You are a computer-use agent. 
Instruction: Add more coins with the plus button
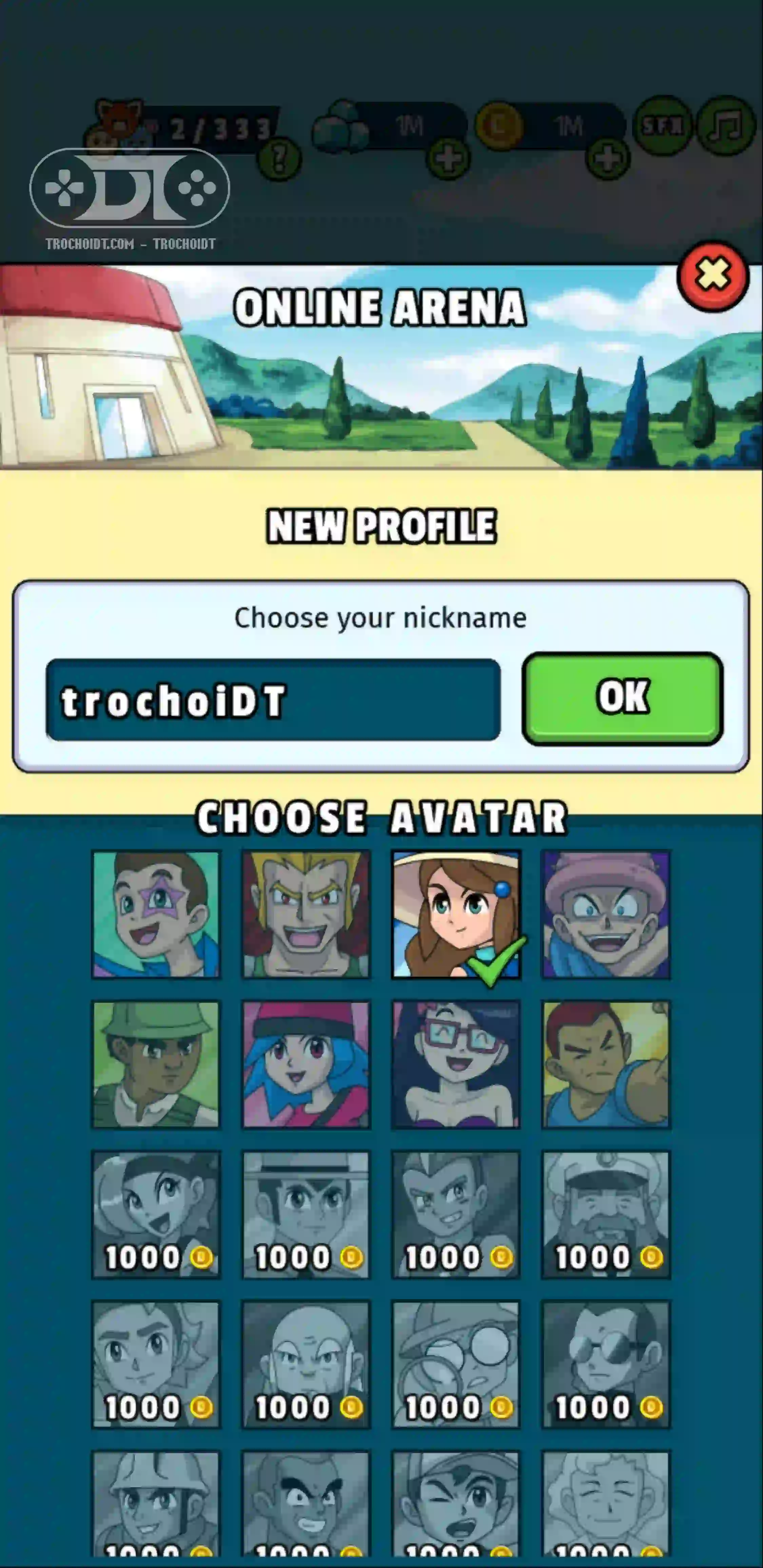(x=607, y=159)
